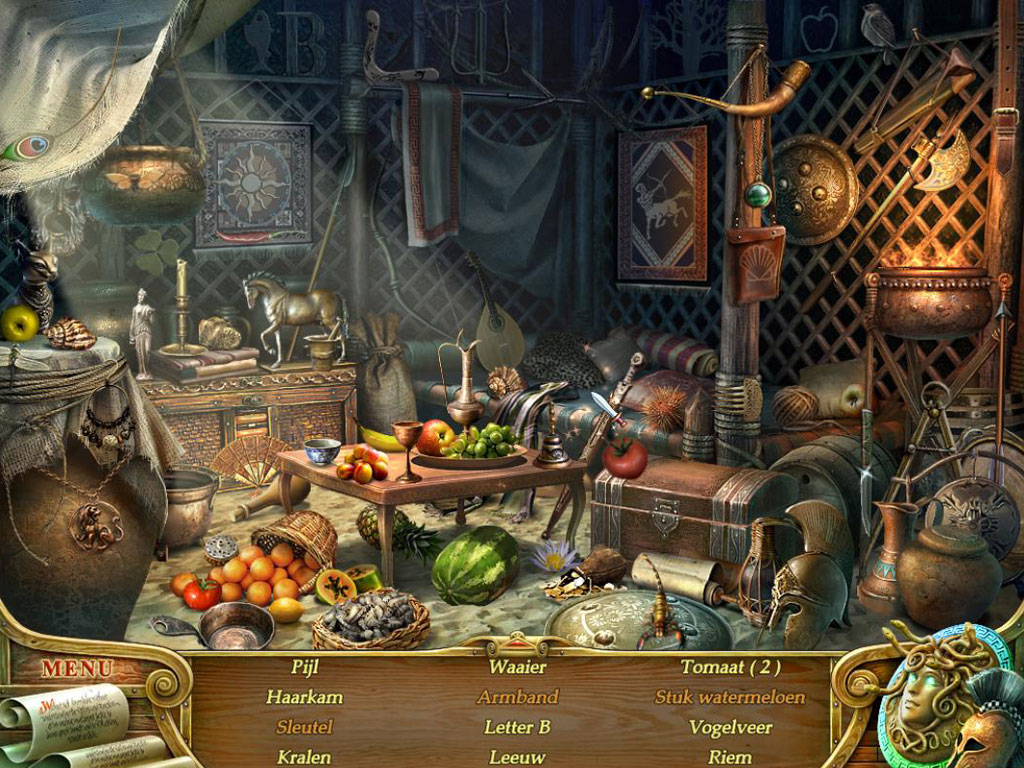Pick the Vogelveer entry in the list
Image resolution: width=1024 pixels, height=768 pixels.
click(x=730, y=727)
